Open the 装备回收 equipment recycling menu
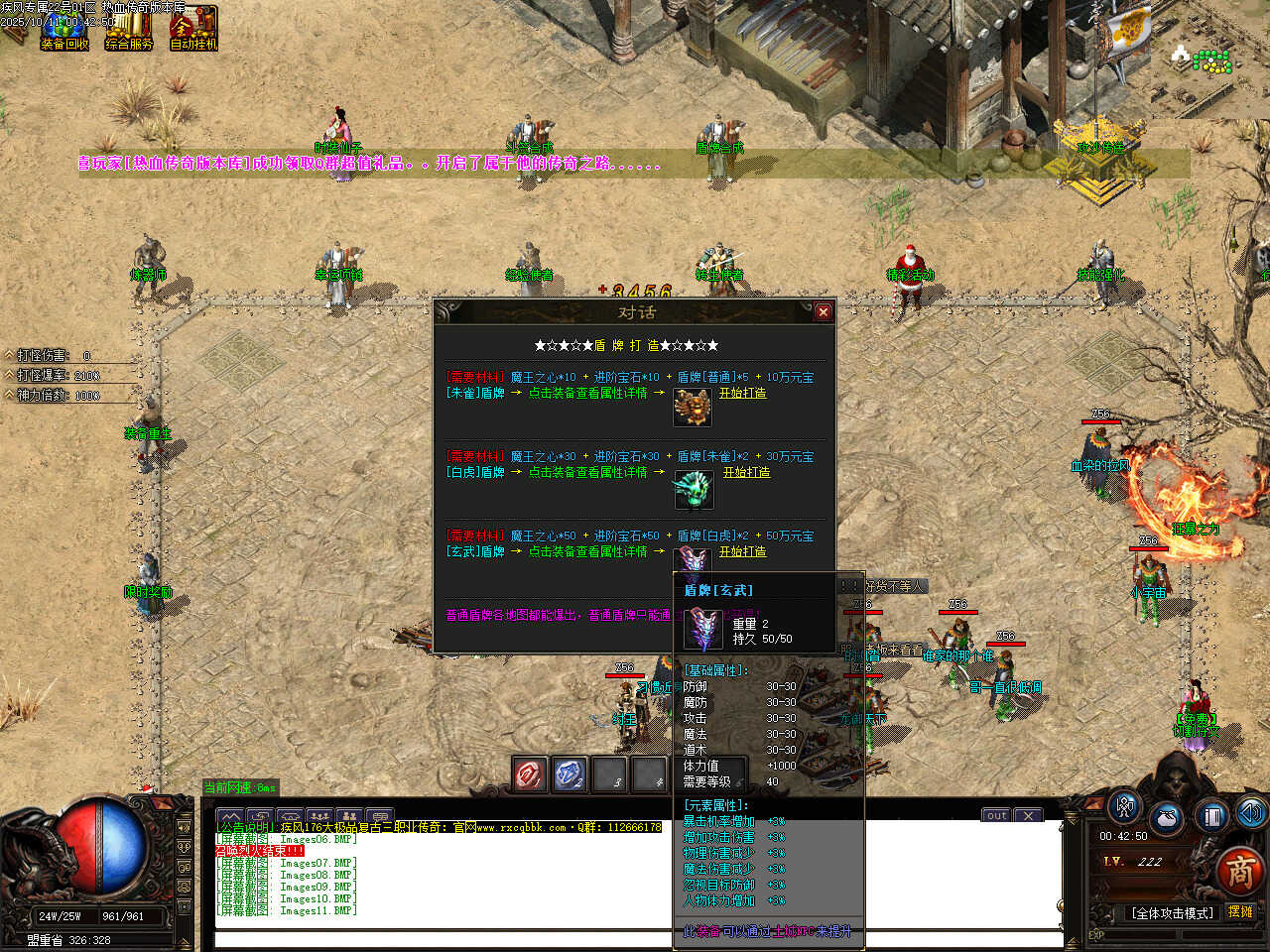The width and height of the screenshot is (1270, 952). click(x=64, y=28)
